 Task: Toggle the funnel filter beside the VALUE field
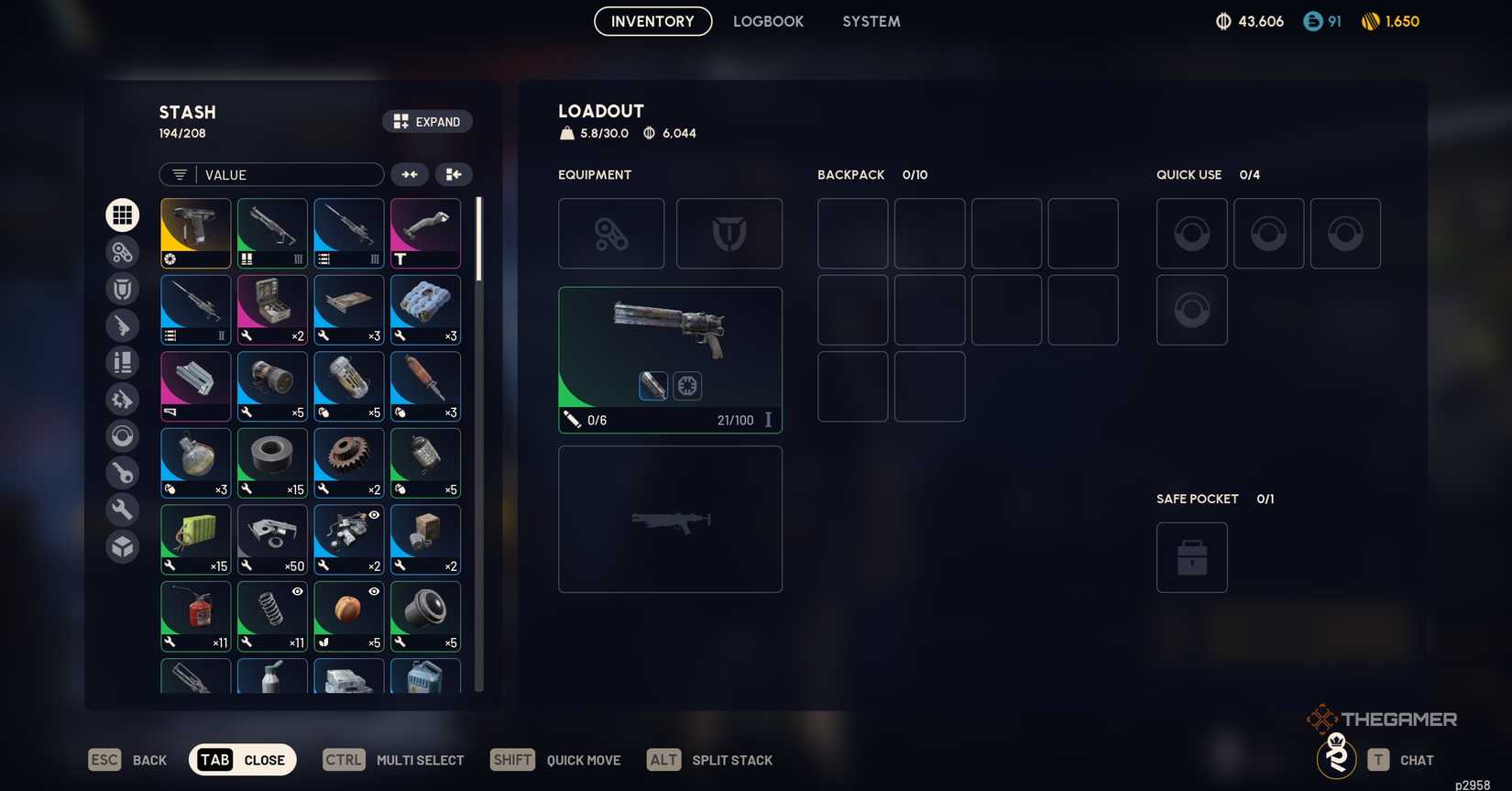[x=179, y=174]
